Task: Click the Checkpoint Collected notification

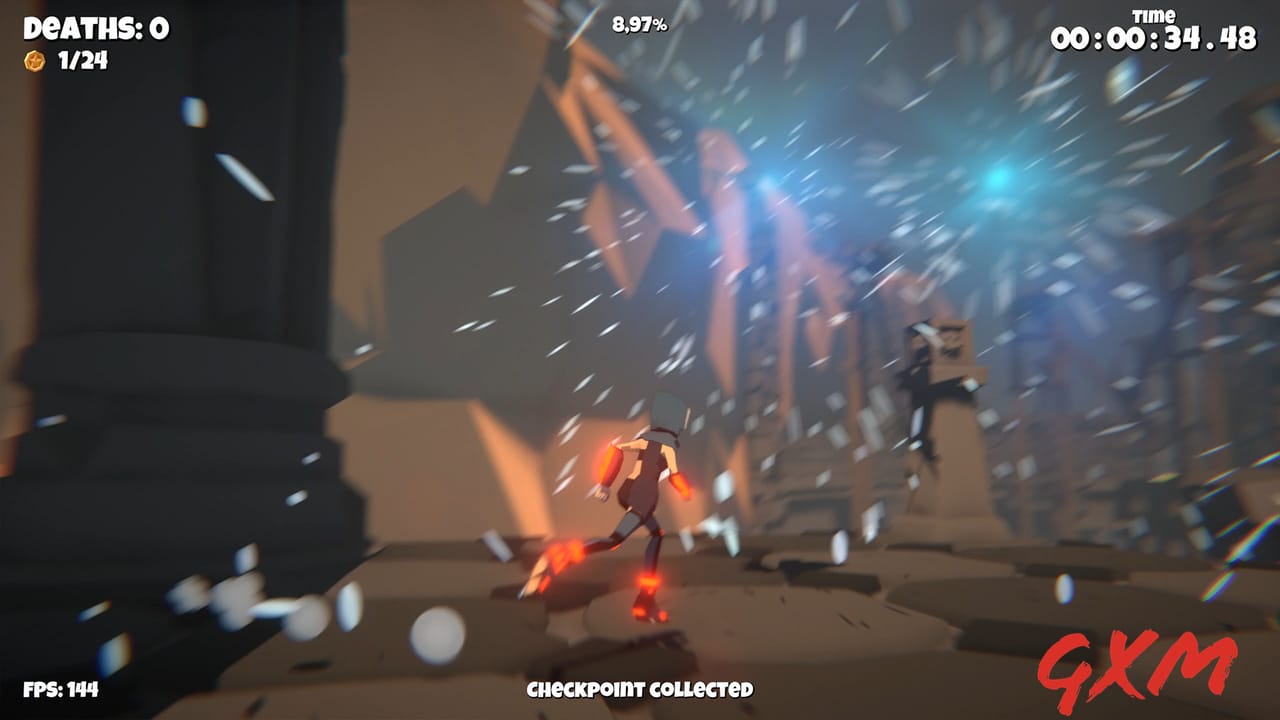Action: click(x=640, y=690)
